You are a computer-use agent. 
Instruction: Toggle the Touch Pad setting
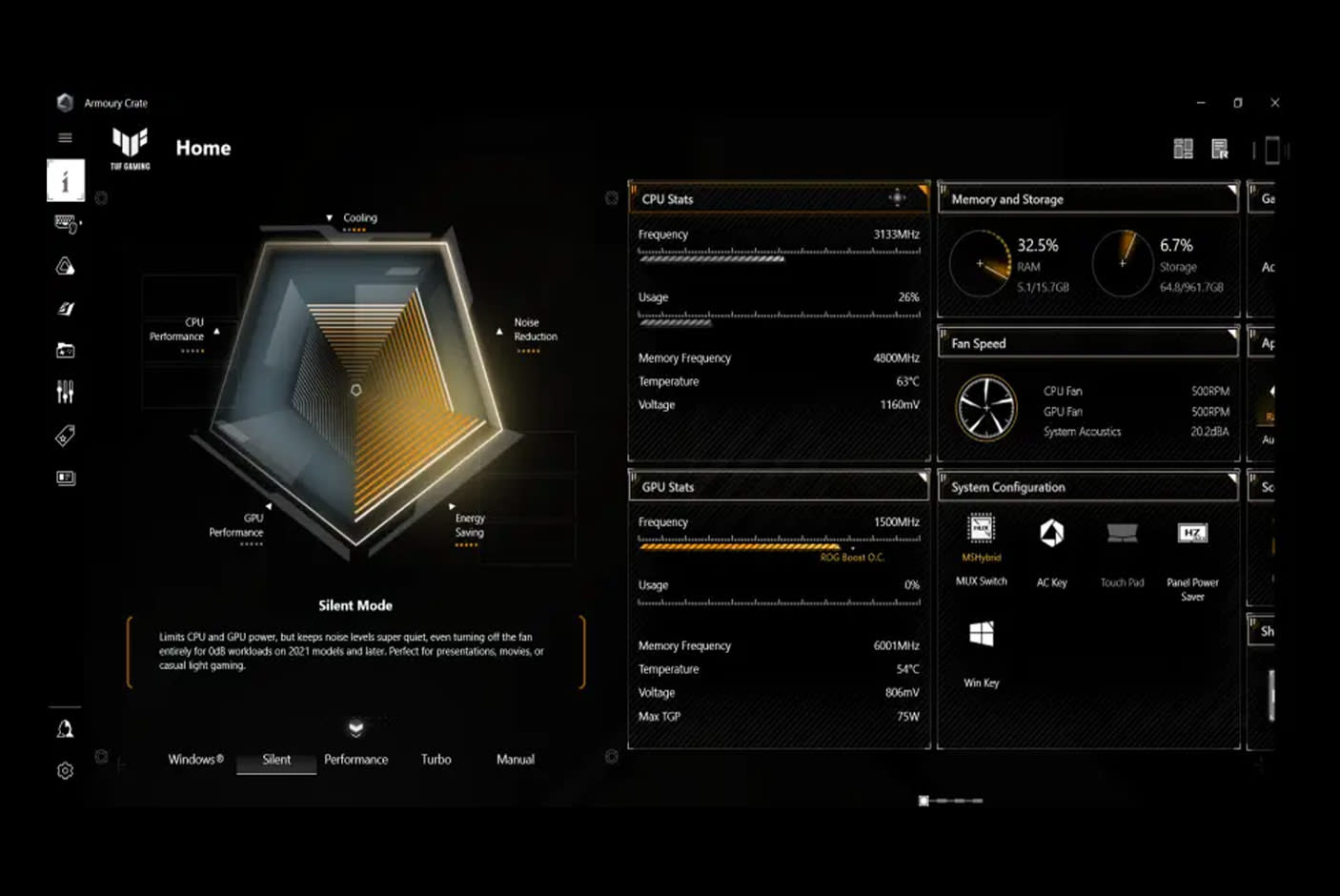point(1122,534)
